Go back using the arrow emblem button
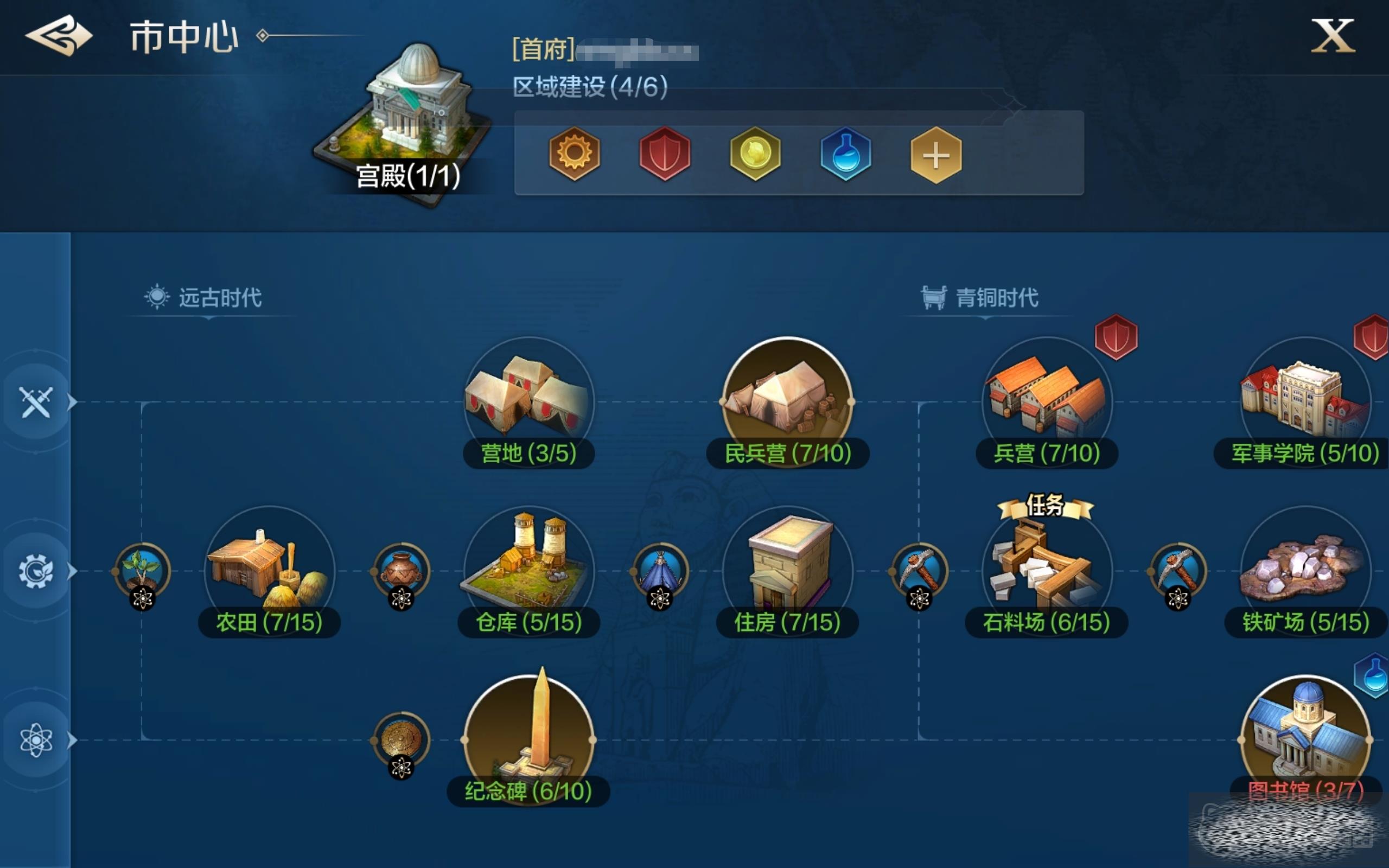The width and height of the screenshot is (1389, 868). point(59,36)
